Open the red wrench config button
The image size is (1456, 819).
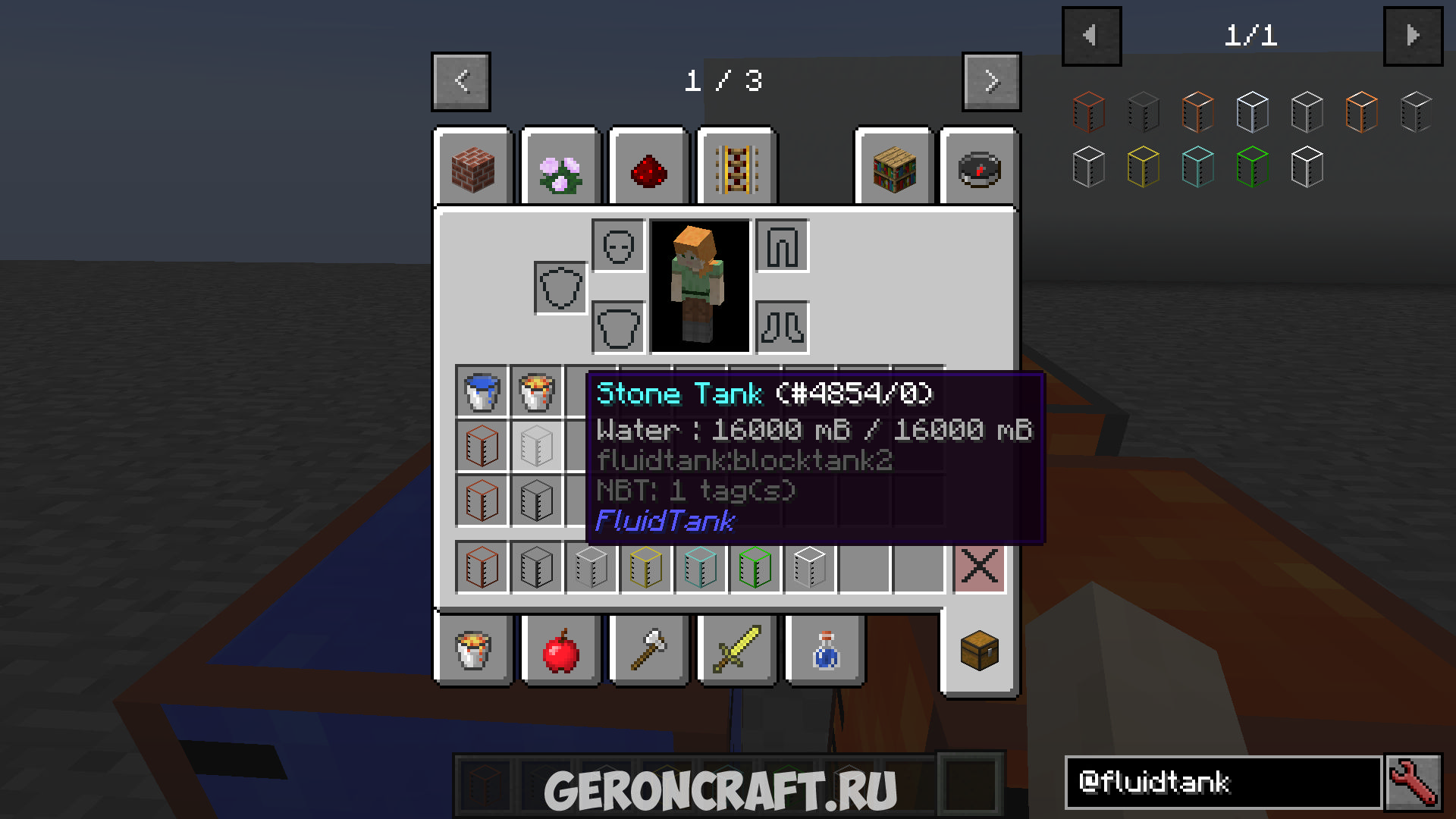1413,782
